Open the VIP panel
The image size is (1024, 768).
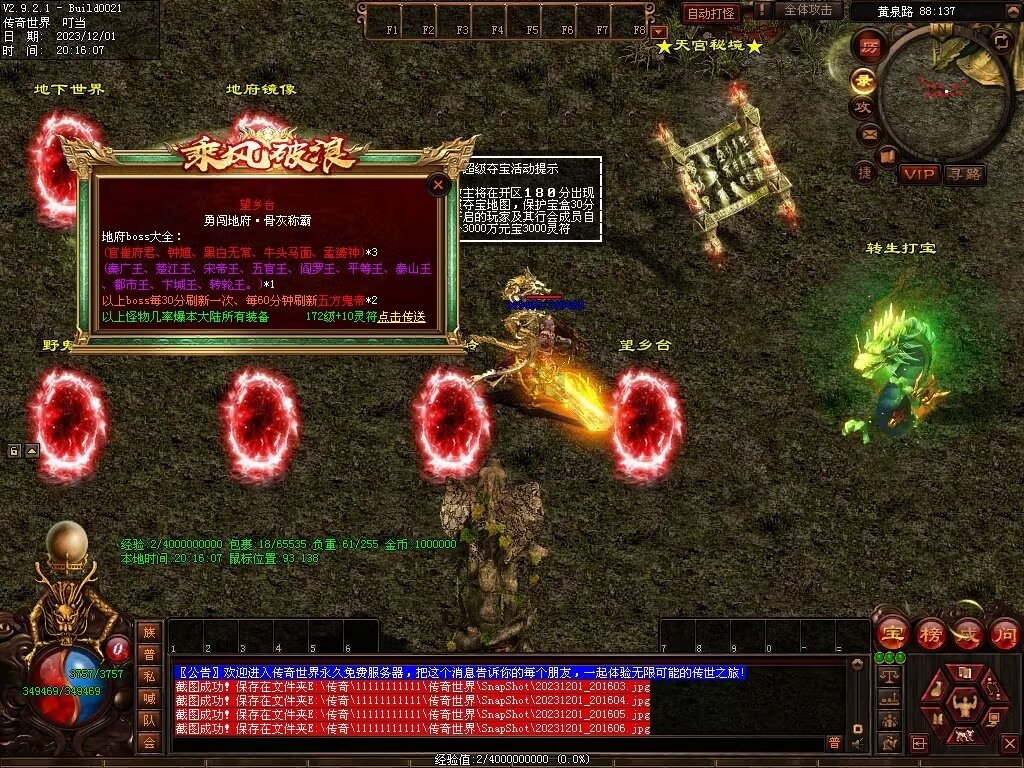tap(919, 174)
